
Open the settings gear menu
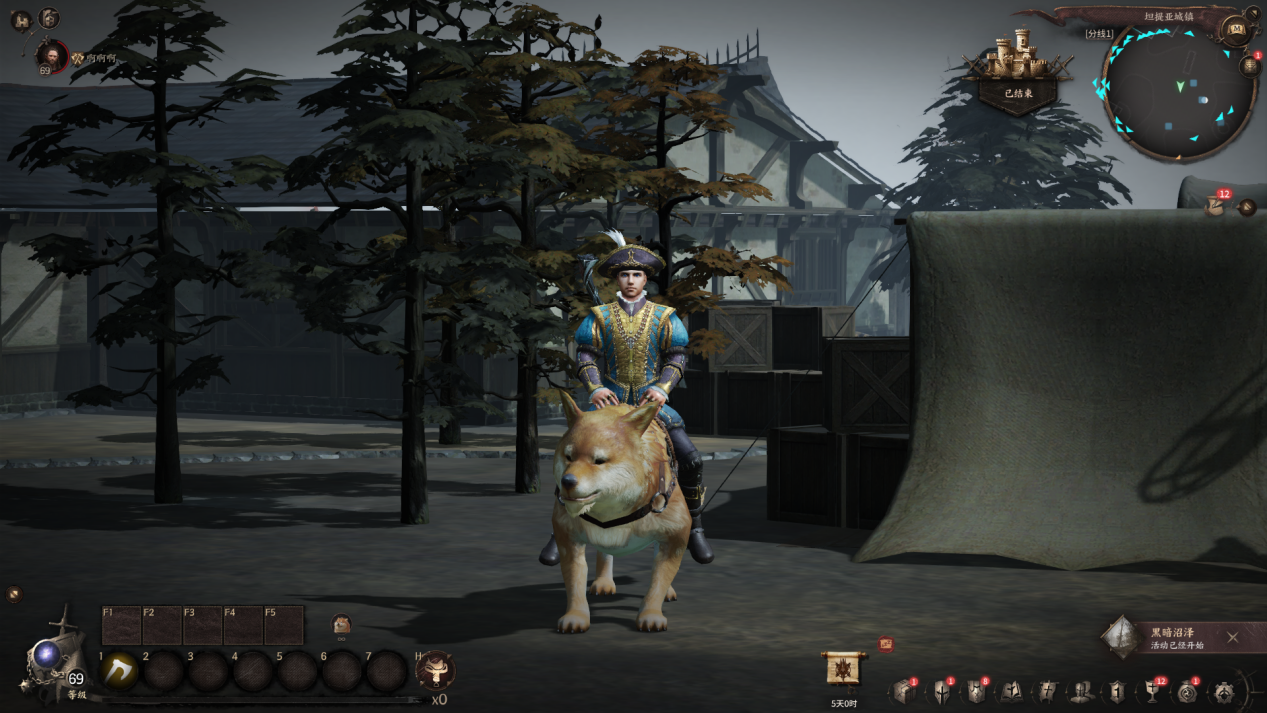pyautogui.click(x=1224, y=692)
